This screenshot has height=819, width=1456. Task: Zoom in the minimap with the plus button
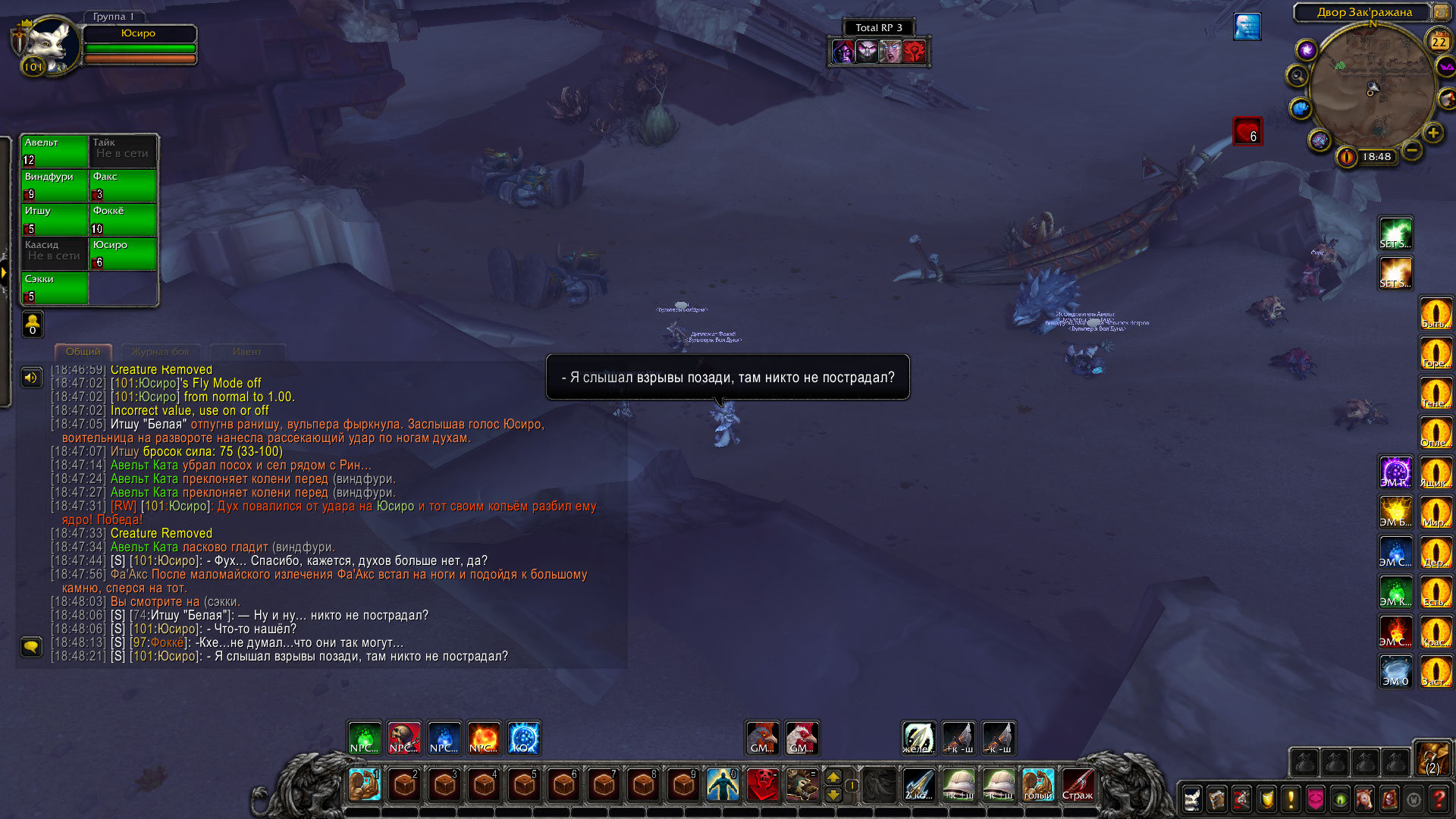1433,133
